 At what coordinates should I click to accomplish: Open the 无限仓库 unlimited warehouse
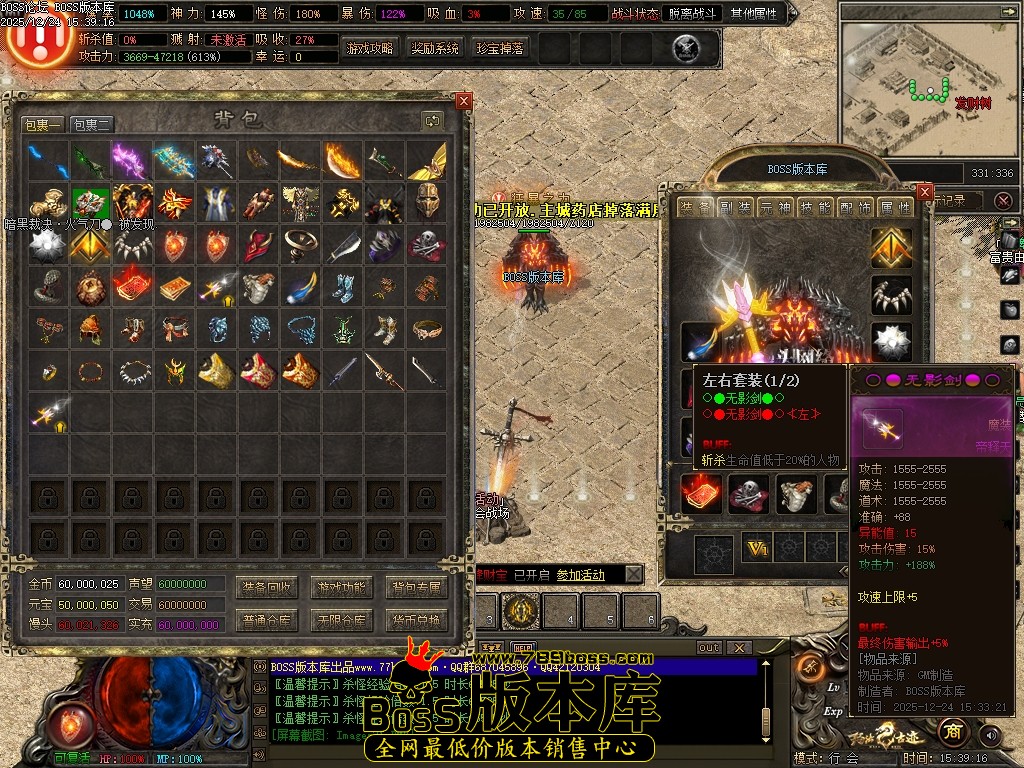tap(341, 620)
